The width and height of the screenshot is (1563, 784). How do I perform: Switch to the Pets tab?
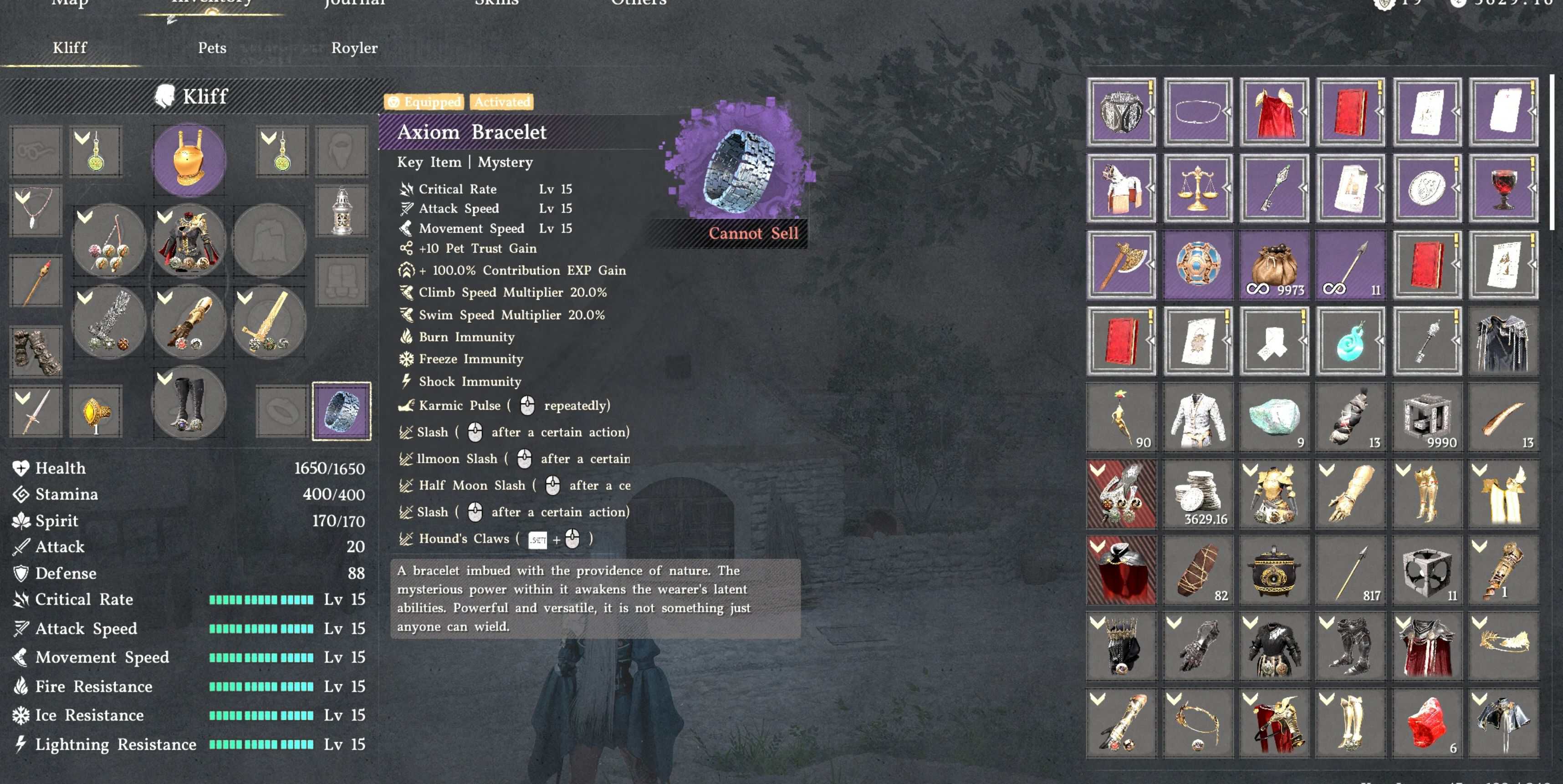click(213, 48)
